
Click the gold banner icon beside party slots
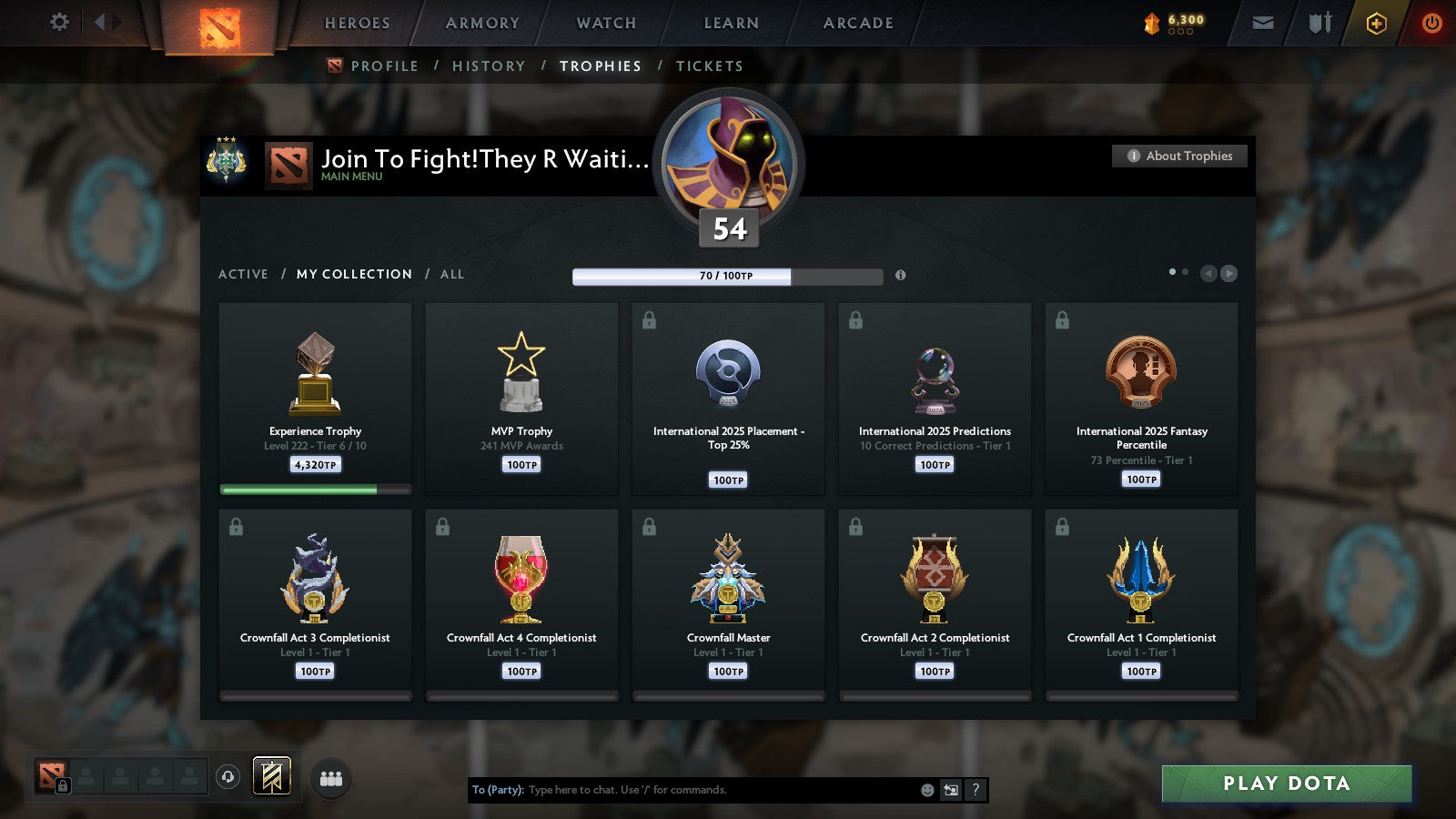[270, 775]
